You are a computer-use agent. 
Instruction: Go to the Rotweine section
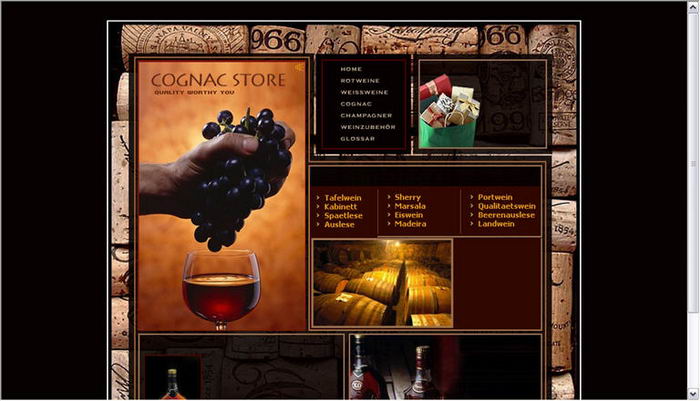[x=358, y=81]
